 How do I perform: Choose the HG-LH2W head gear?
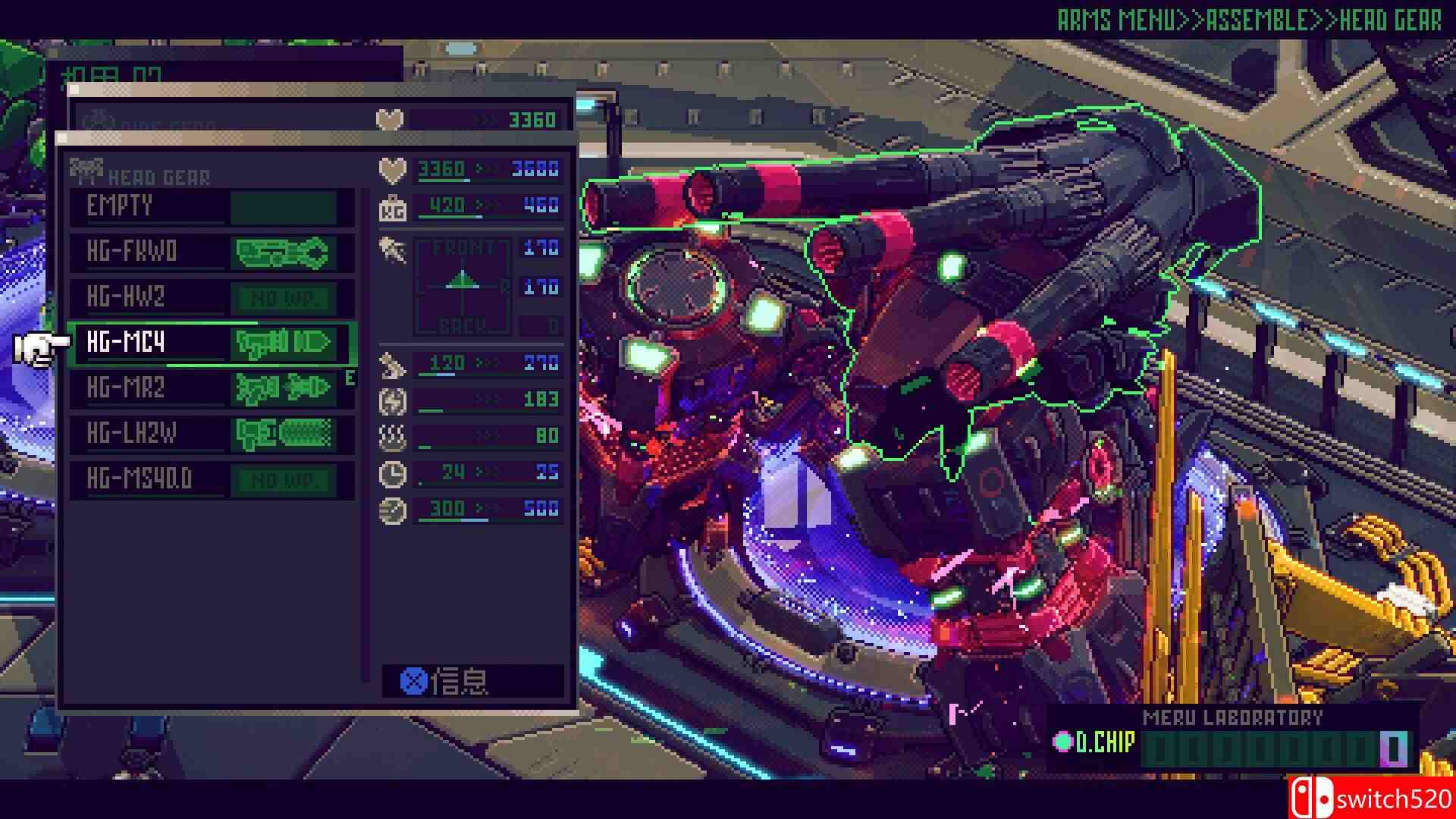(x=211, y=435)
